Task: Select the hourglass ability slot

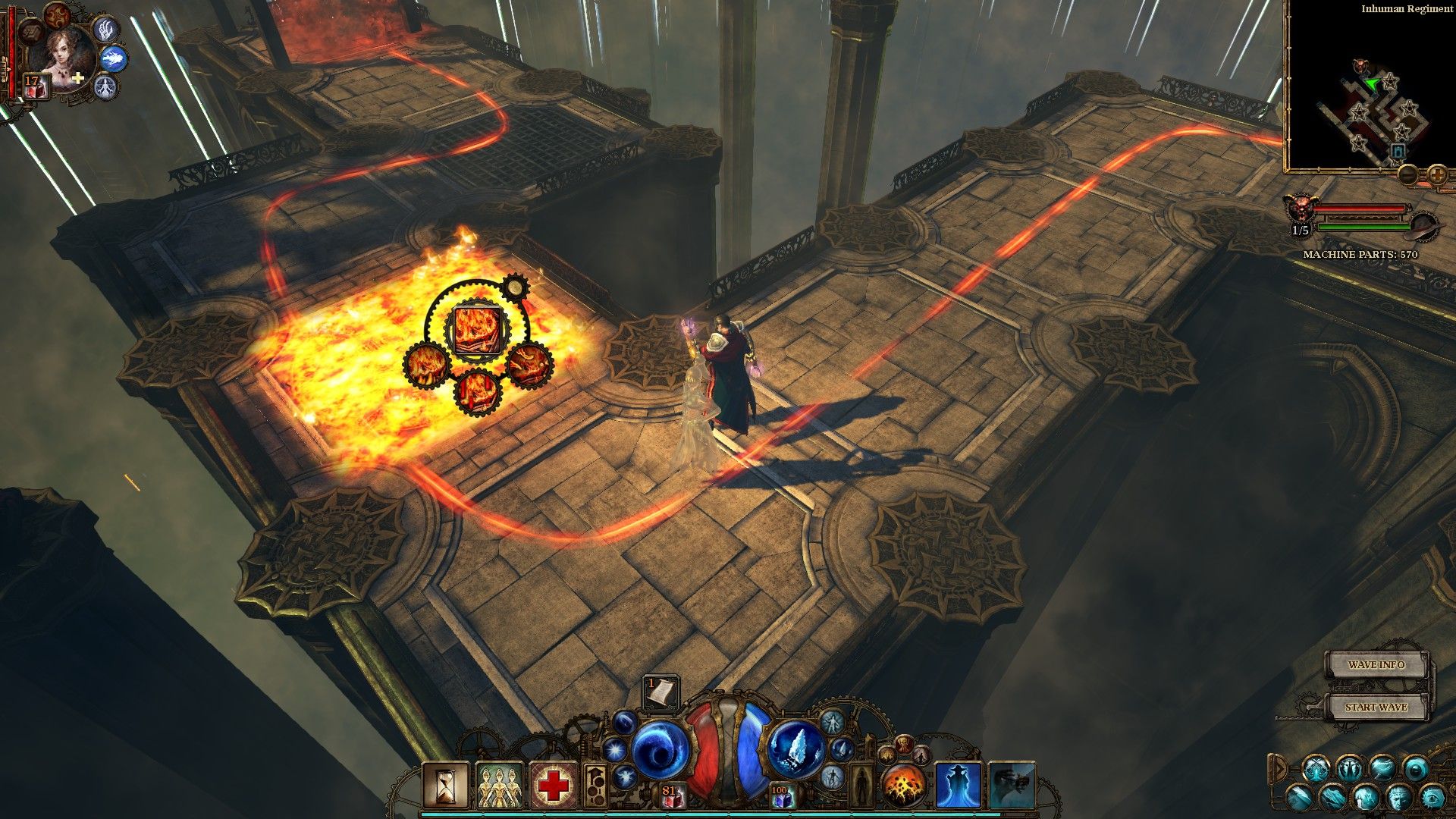Action: (446, 786)
